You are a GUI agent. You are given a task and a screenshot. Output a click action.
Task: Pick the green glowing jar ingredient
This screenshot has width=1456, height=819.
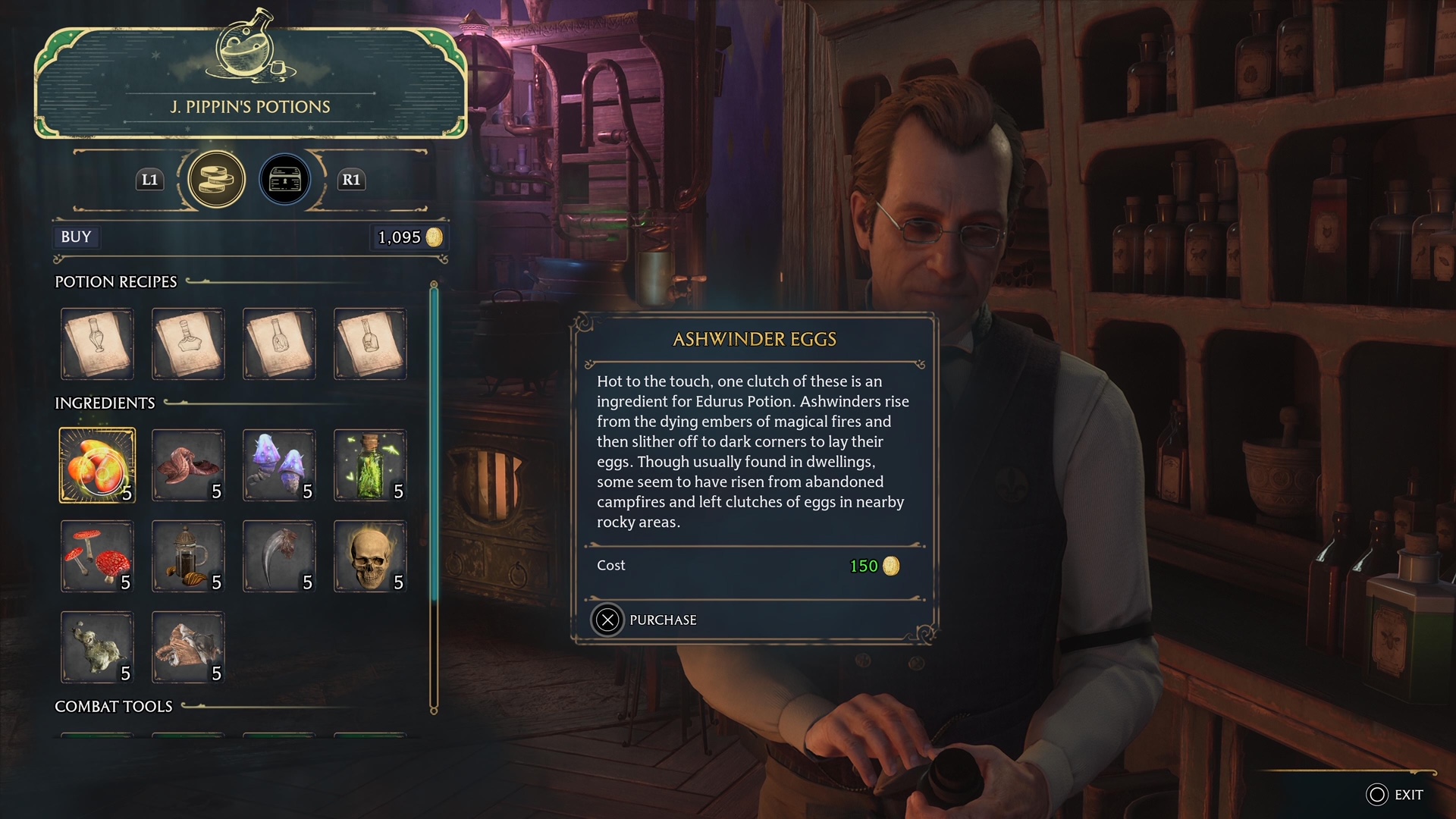[x=370, y=466]
